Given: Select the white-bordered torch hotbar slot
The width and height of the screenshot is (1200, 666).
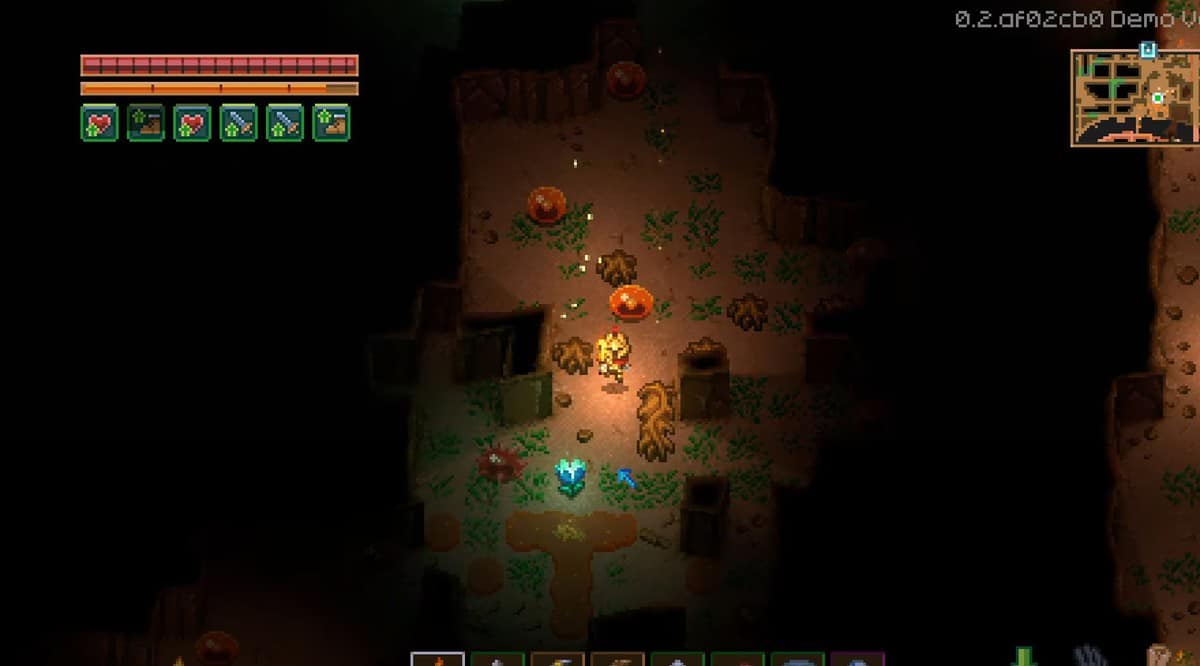Looking at the screenshot, I should [438, 659].
